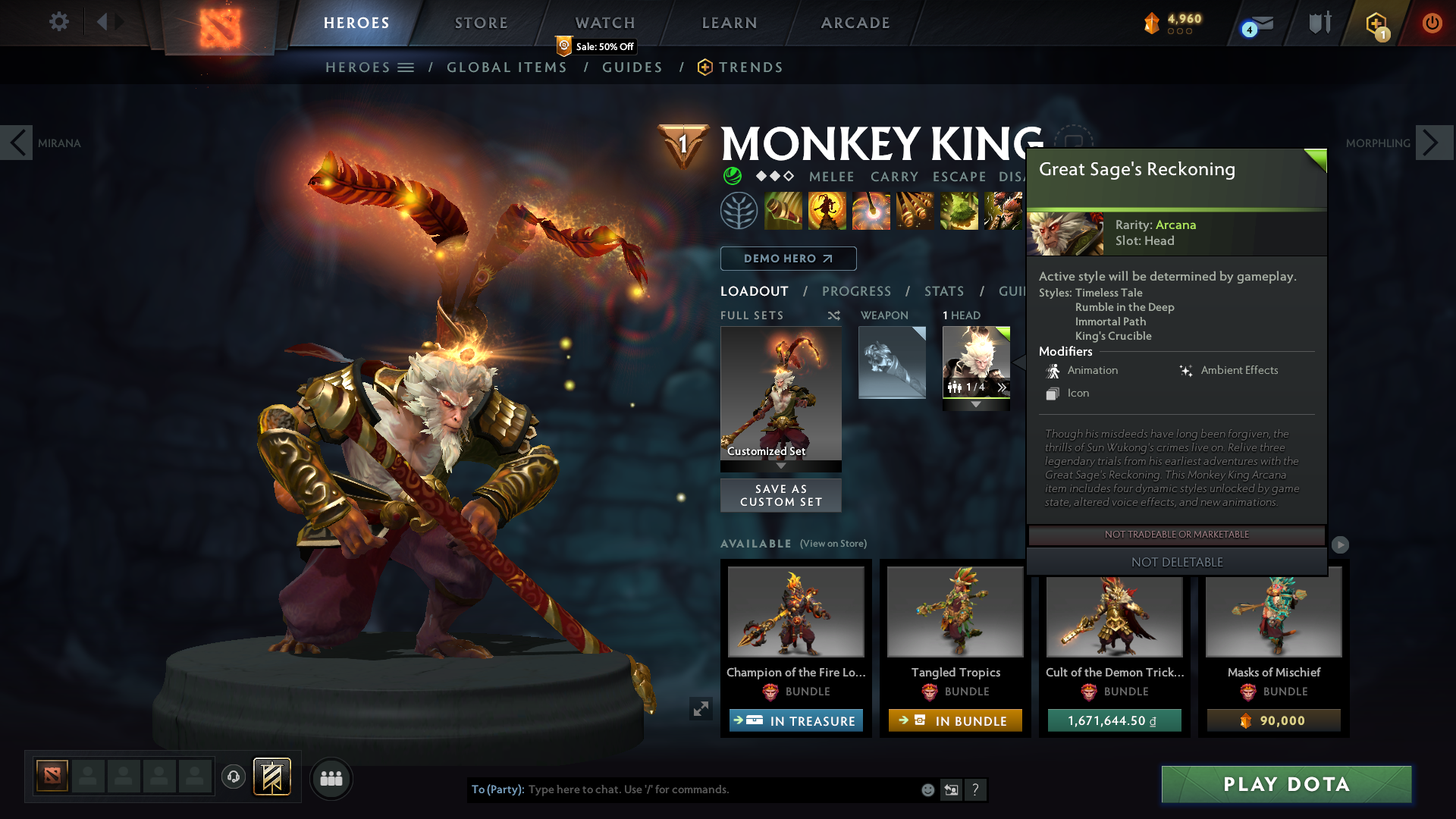This screenshot has height=819, width=1456.
Task: Open the battle pass plus icon
Action: pos(1374,24)
